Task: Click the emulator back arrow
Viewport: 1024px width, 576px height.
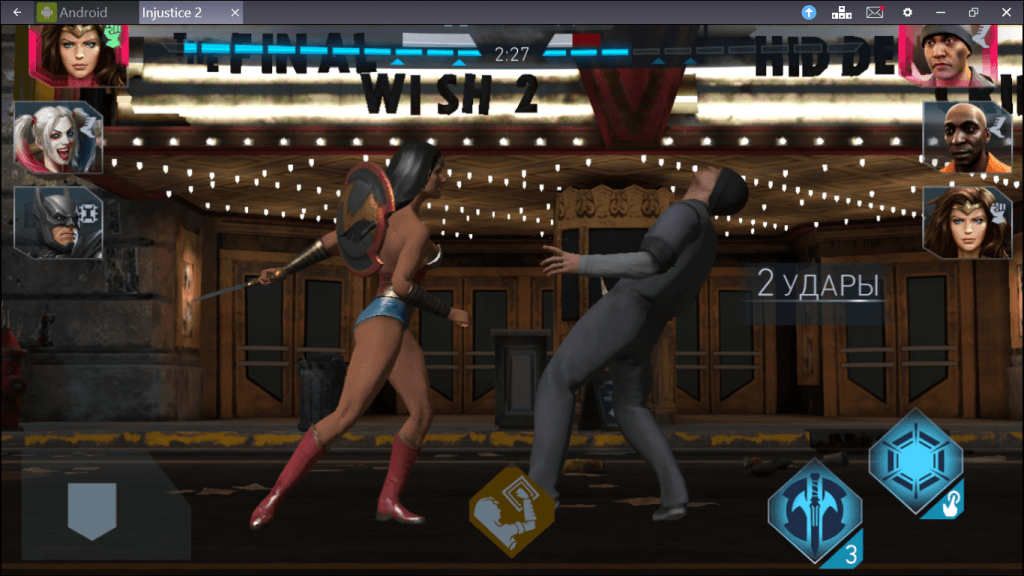Action: pyautogui.click(x=17, y=12)
